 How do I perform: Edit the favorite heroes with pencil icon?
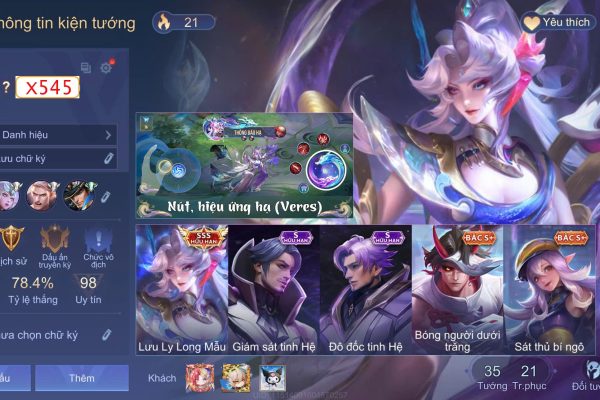click(107, 196)
